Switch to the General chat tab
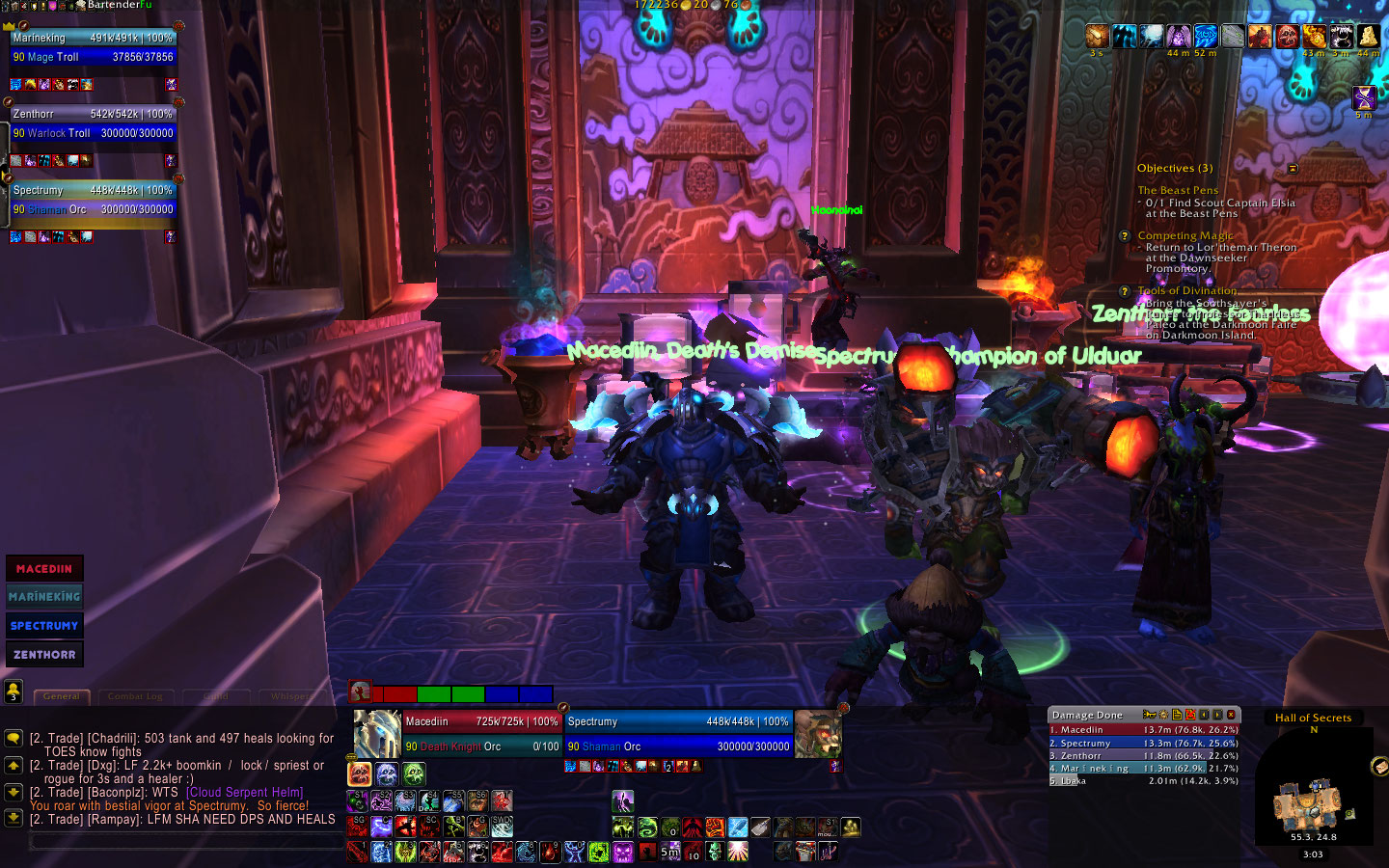Viewport: 1389px width, 868px height. click(x=62, y=696)
